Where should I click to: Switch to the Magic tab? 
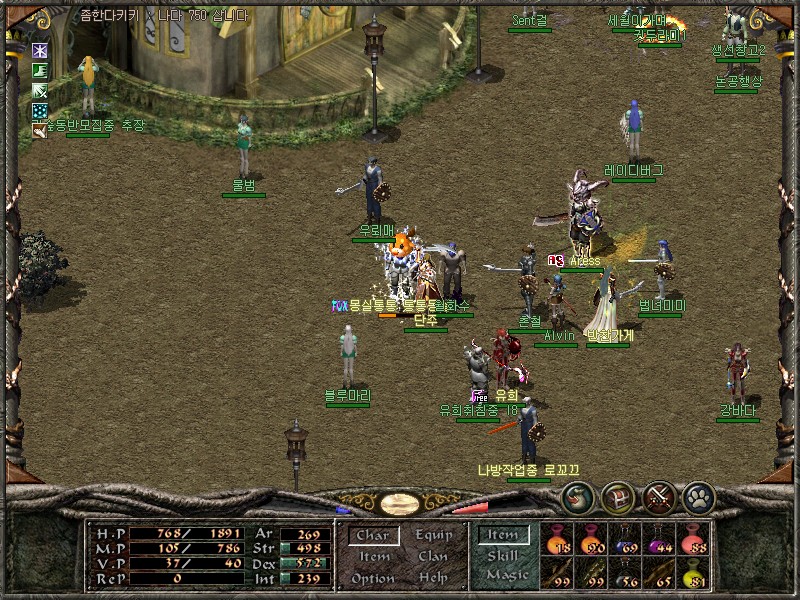tap(502, 576)
